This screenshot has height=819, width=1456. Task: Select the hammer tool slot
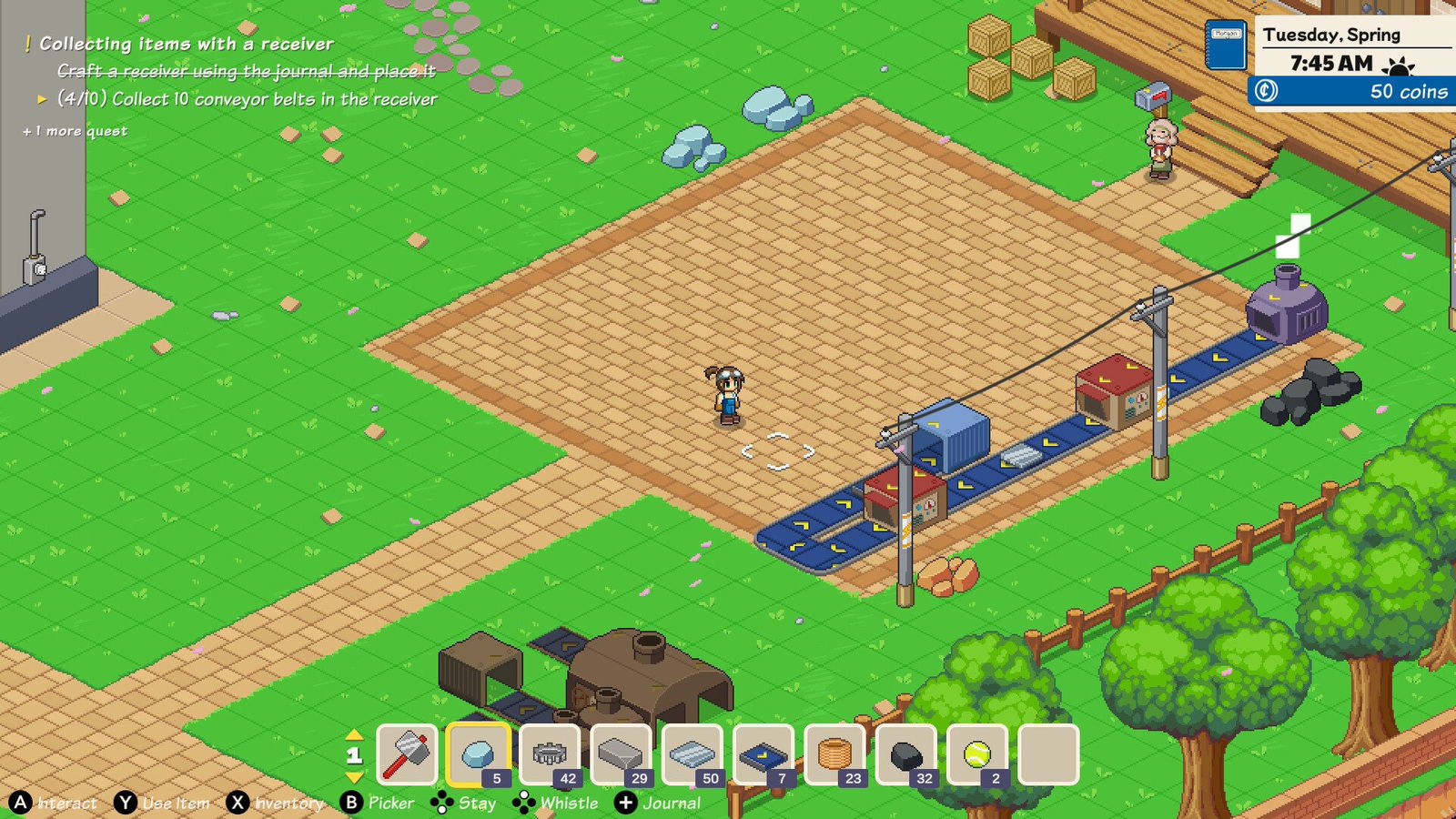pos(407,754)
